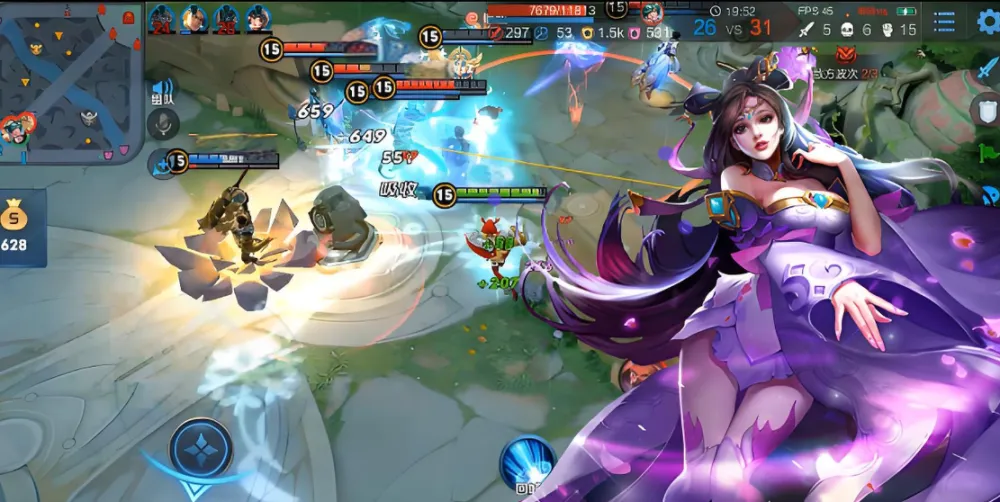
Task: Toggle the team voice speaker icon
Action: point(162,90)
